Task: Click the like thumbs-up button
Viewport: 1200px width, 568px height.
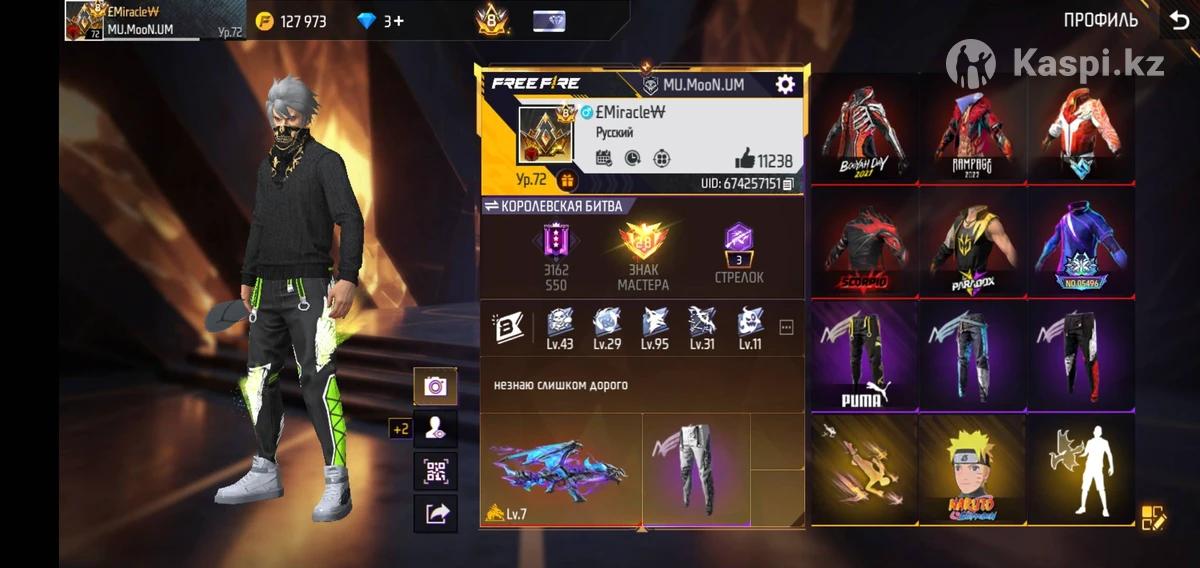Action: point(745,158)
